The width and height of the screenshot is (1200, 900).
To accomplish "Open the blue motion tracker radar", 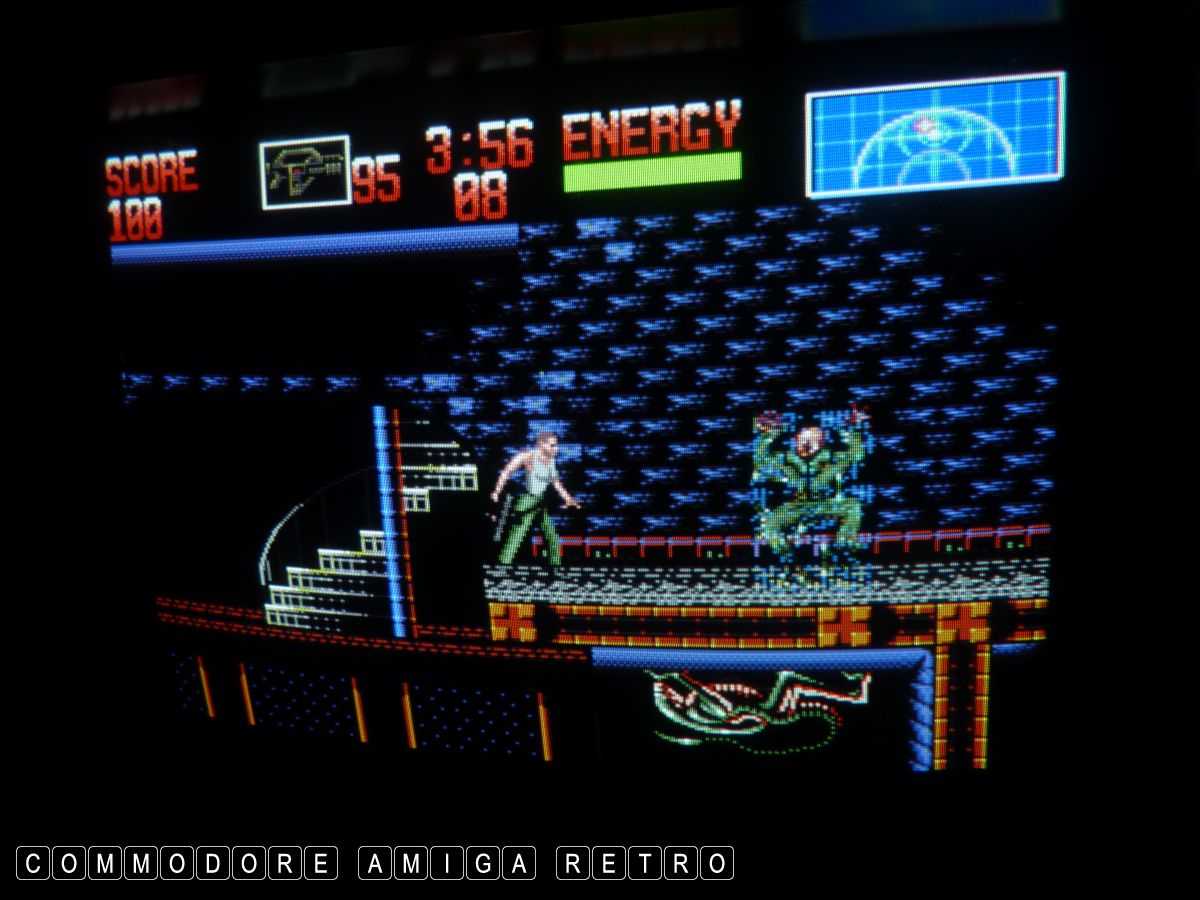I will point(934,135).
